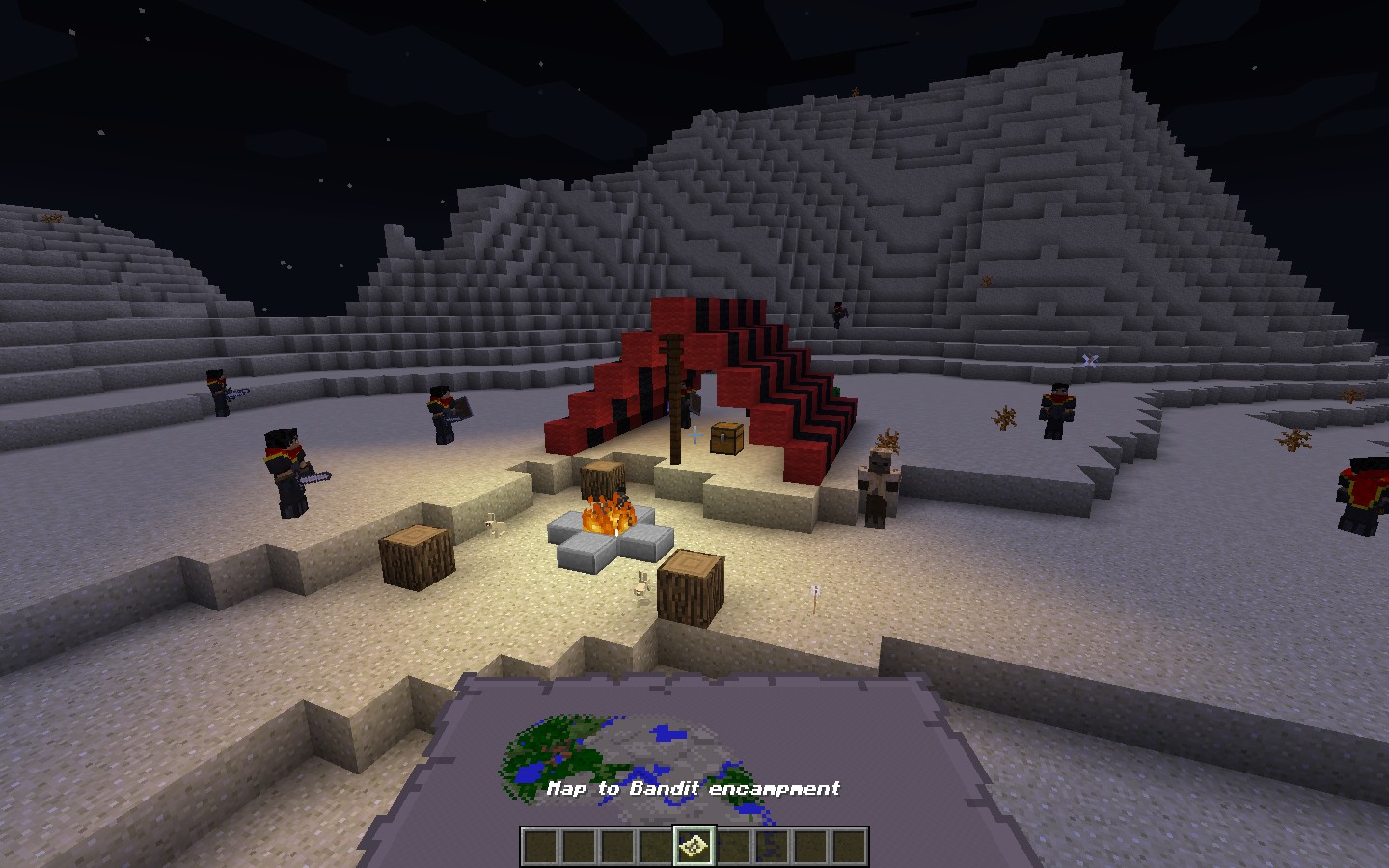Select the map item in the hotbar
This screenshot has width=1389, height=868.
694,847
